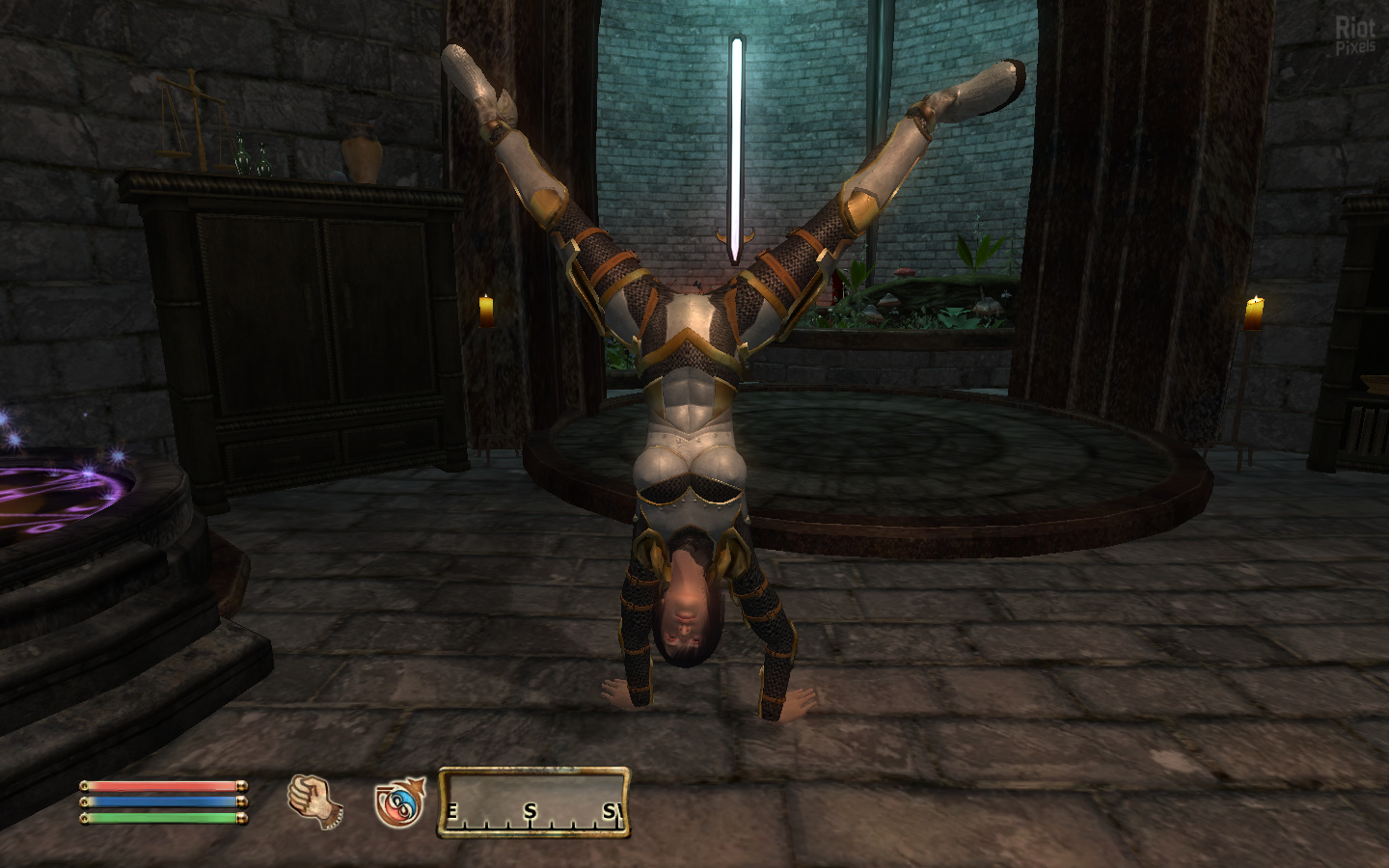The image size is (1389, 868).
Task: Click the fist weapon icon
Action: [x=315, y=801]
